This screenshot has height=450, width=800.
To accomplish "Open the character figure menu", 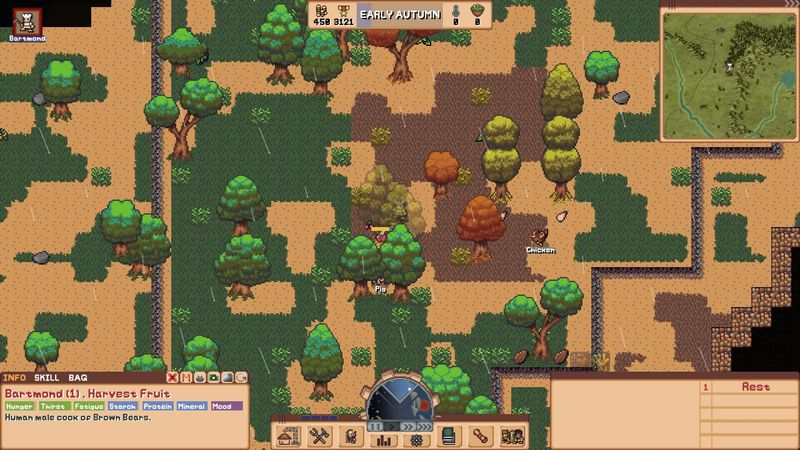I will (351, 436).
